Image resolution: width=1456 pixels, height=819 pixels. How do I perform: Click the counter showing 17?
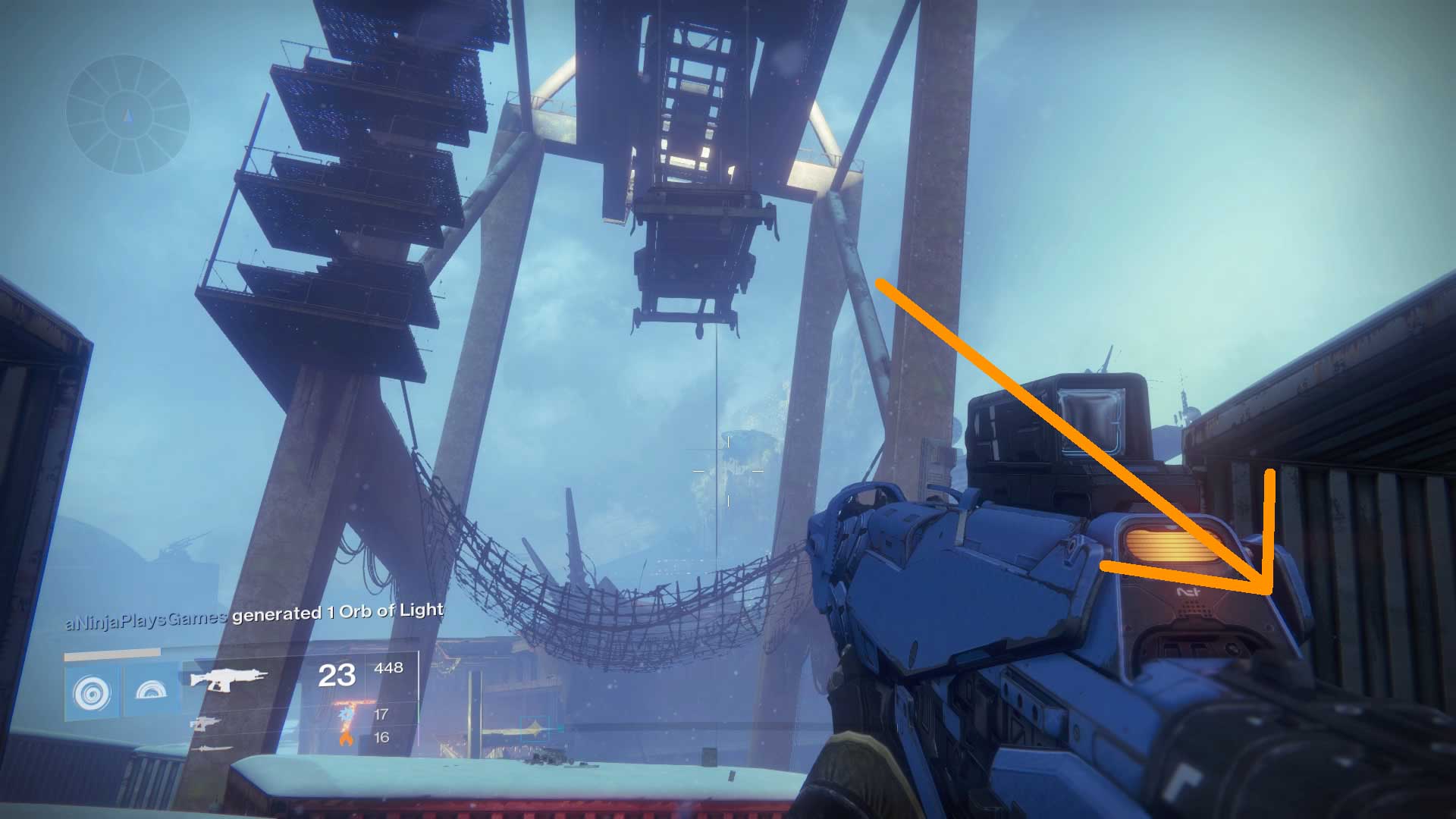(381, 714)
